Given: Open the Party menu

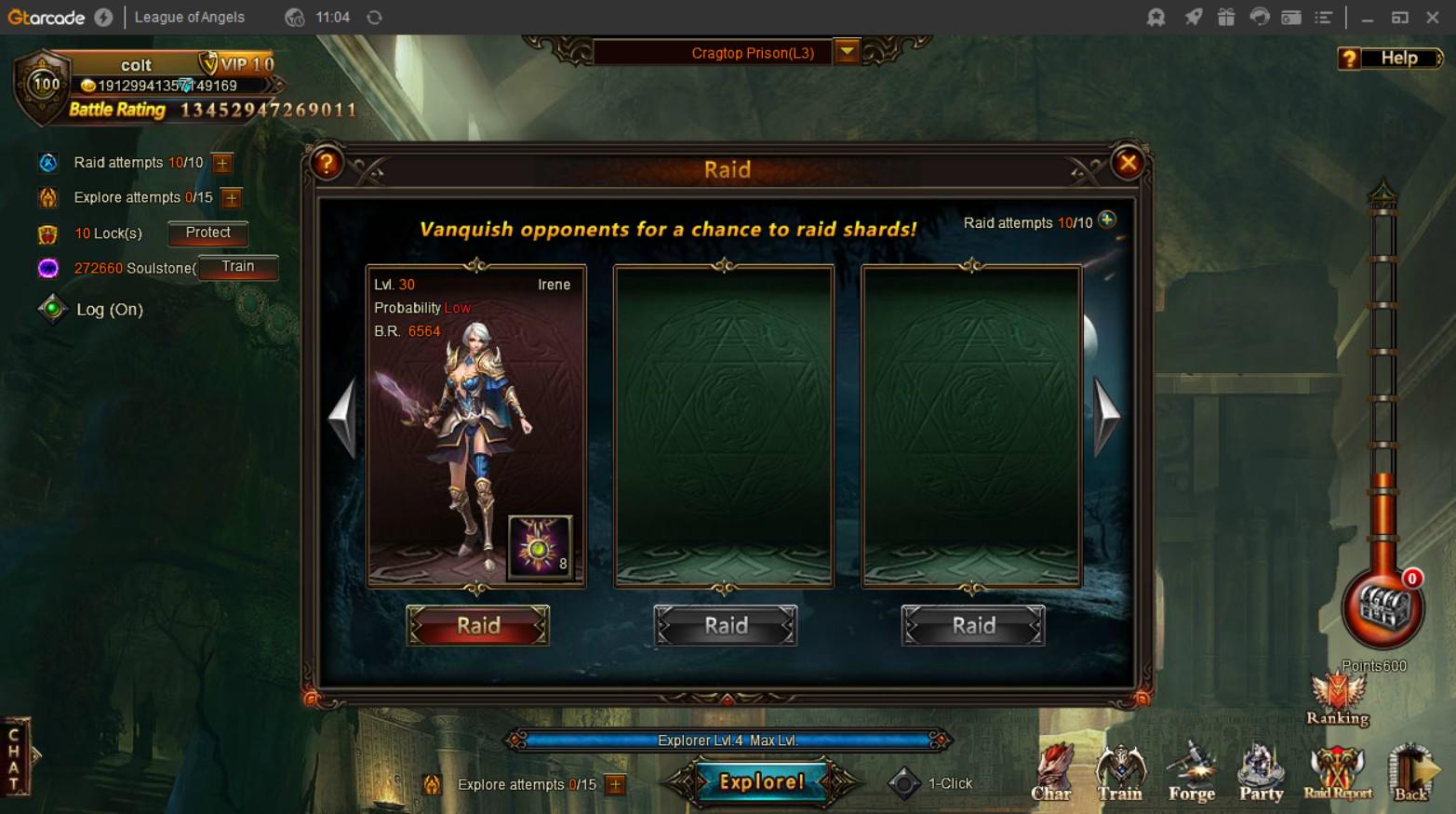Looking at the screenshot, I should coord(1261,774).
